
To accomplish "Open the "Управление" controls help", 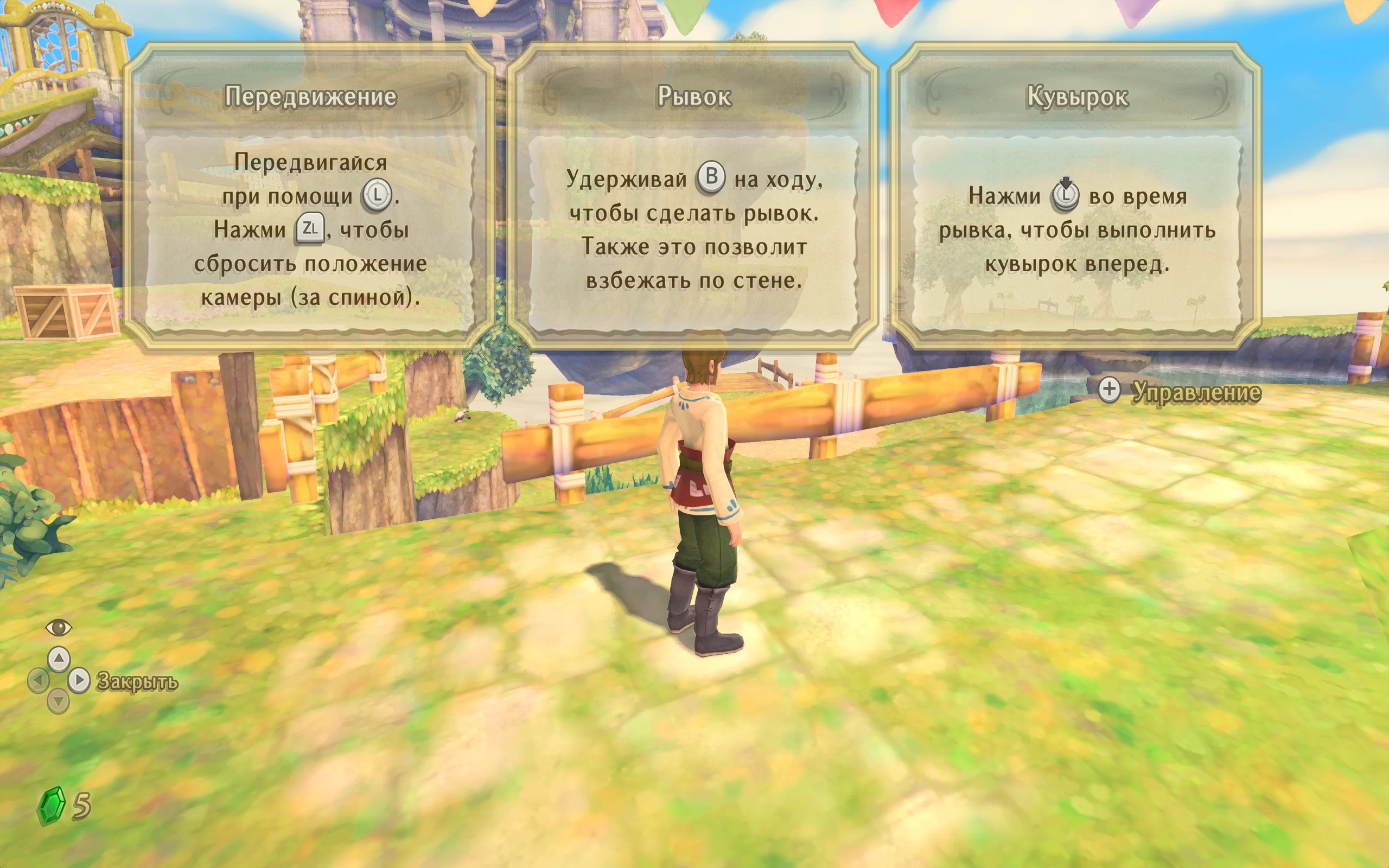I will click(x=1195, y=392).
